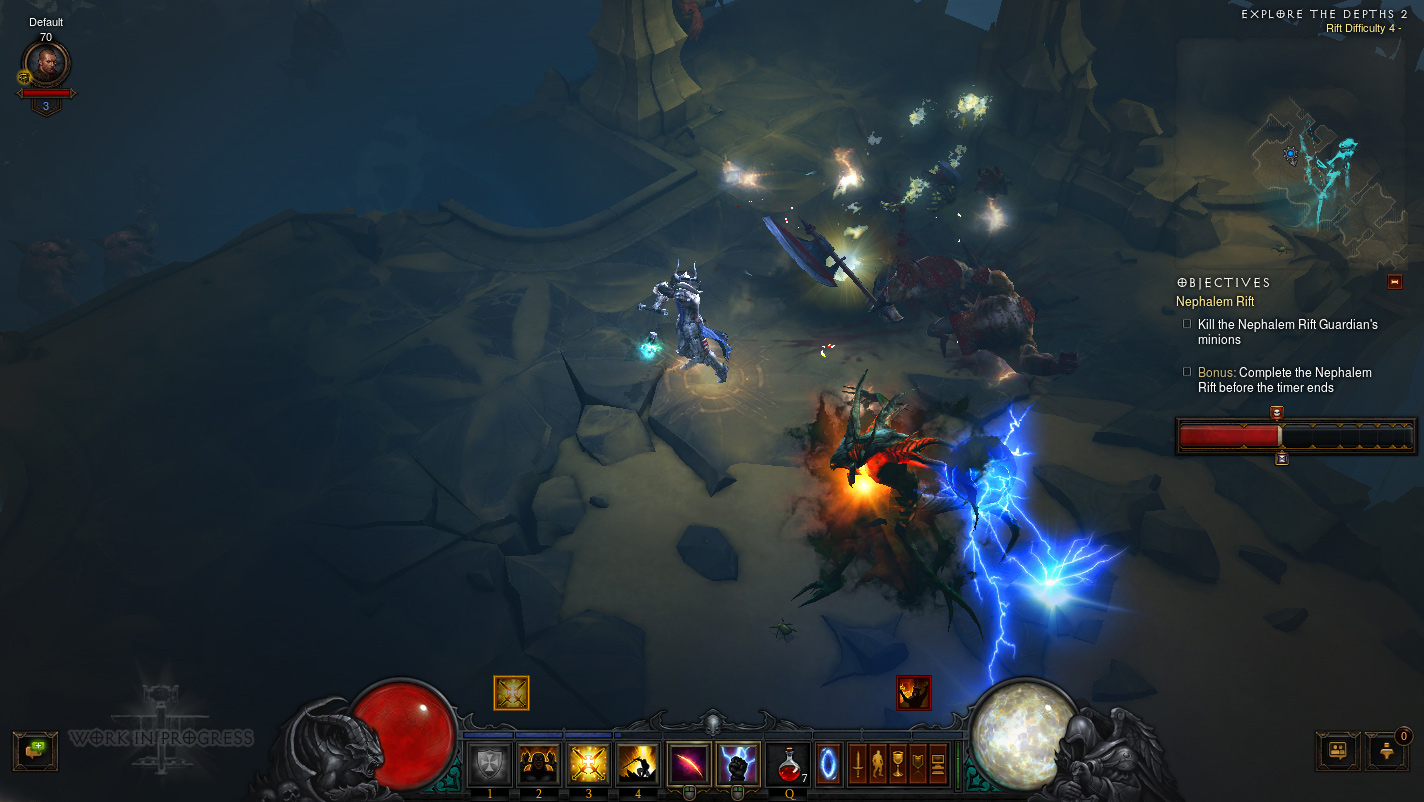Drink the red health potion
This screenshot has height=802, width=1424.
(x=789, y=764)
